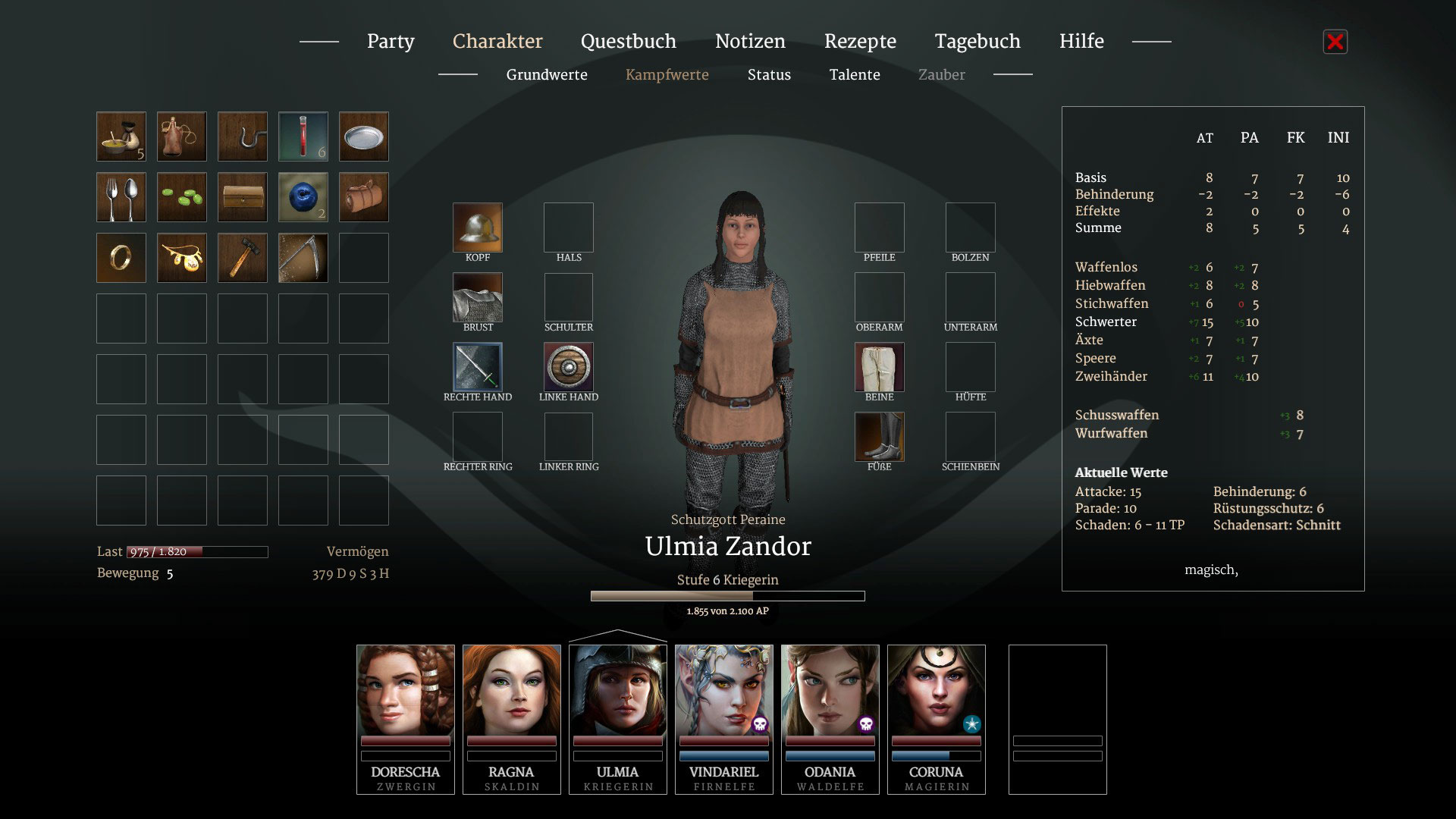This screenshot has width=1456, height=819.
Task: Open the Tagebuch journal tab
Action: pyautogui.click(x=977, y=42)
